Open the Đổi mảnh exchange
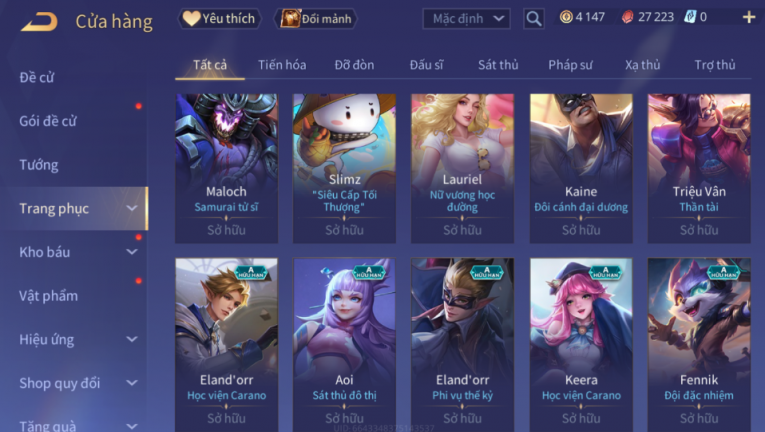 [316, 18]
